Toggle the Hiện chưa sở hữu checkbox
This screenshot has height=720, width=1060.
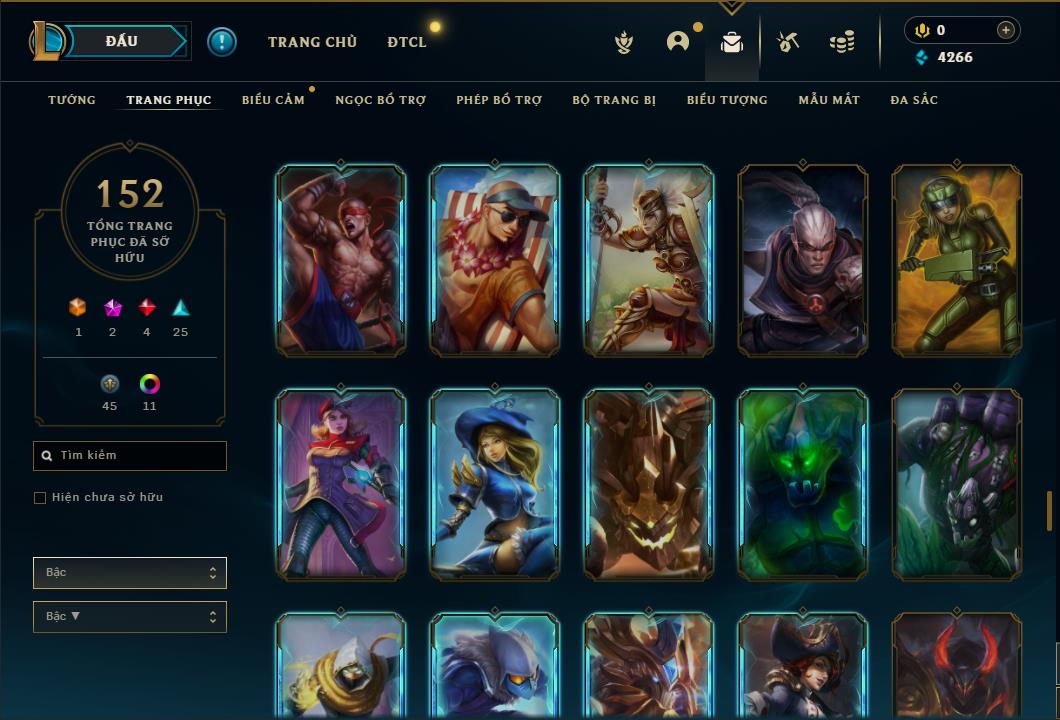[40, 498]
